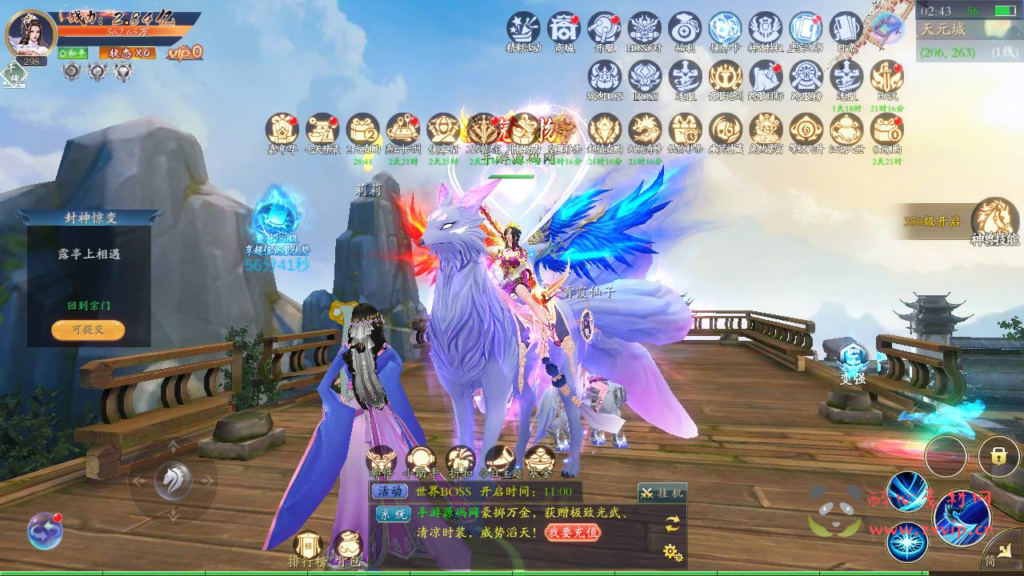1024x576 pixels.
Task: Tap the player portrait avatar
Action: pyautogui.click(x=30, y=32)
